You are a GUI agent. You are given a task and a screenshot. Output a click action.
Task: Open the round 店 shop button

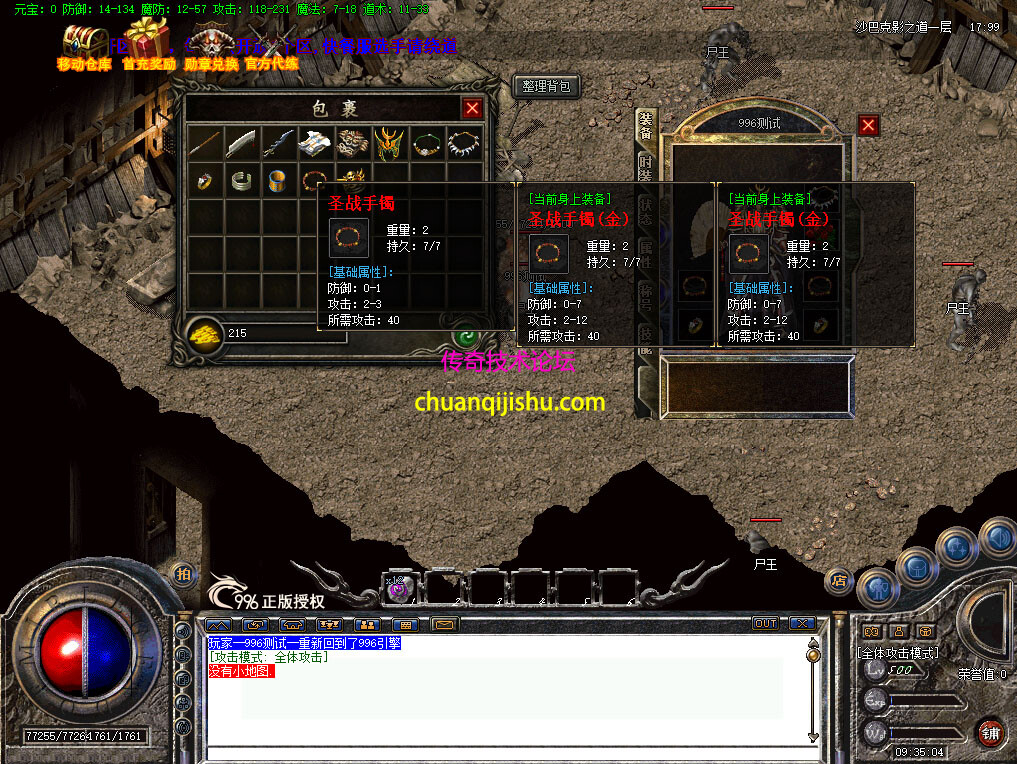[x=838, y=579]
